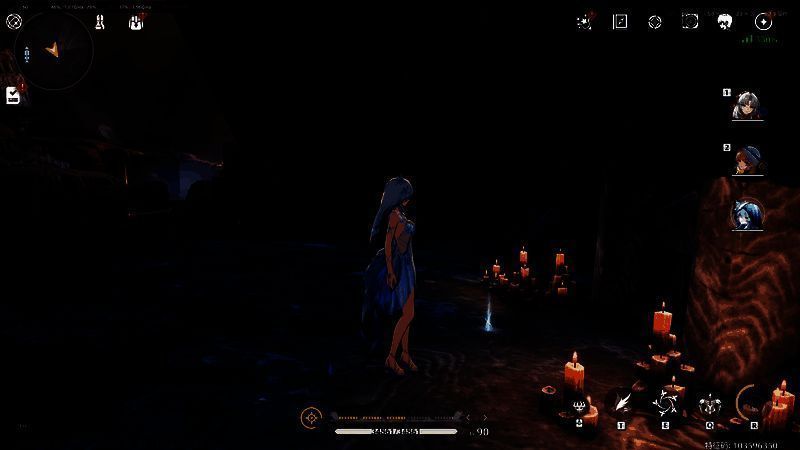Viewport: 800px width, 450px height.
Task: Trigger the ring-shaped resonance liberation icon
Action: coord(753,403)
